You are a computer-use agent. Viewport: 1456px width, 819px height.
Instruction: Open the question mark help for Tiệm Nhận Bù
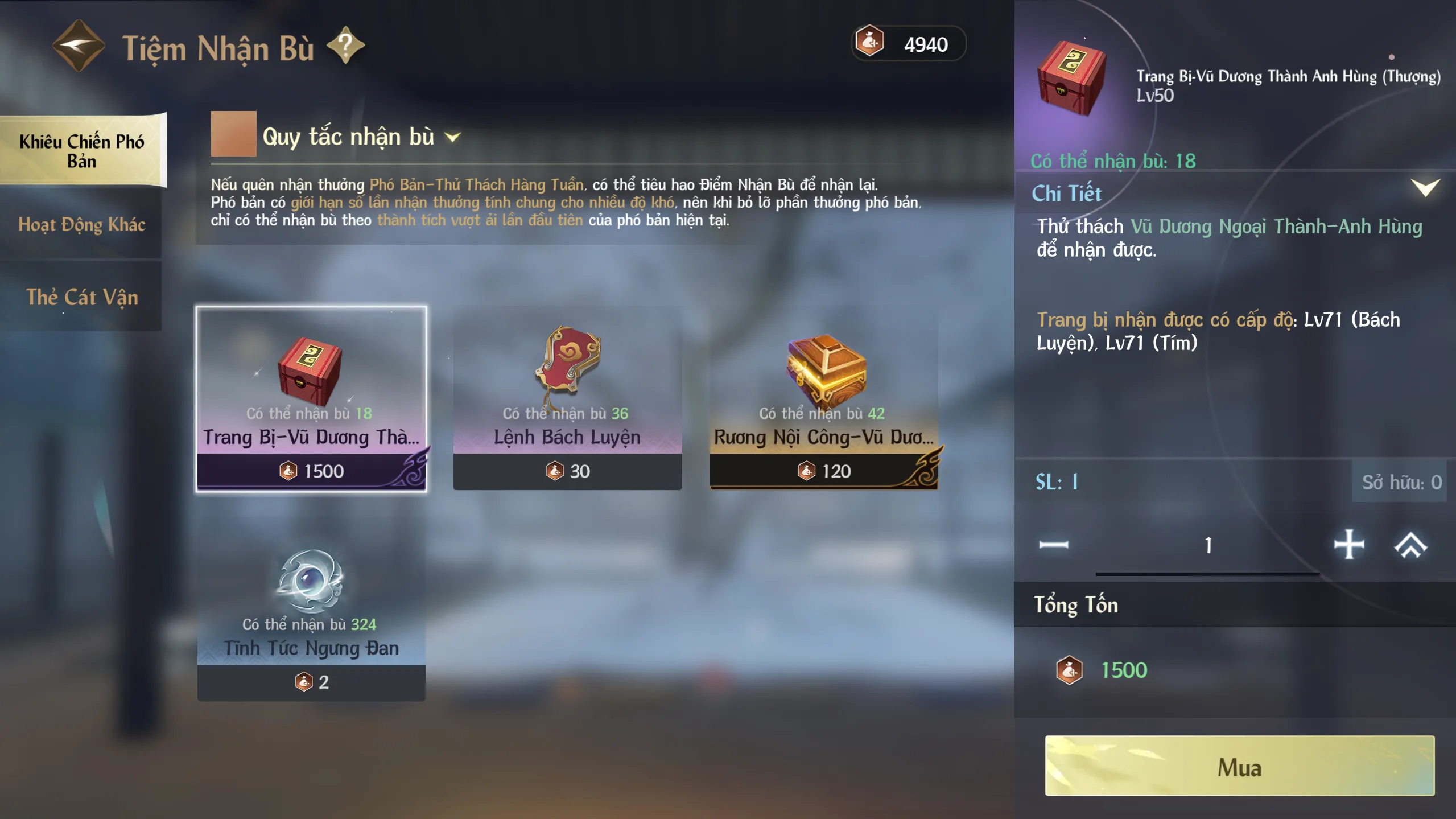(345, 46)
